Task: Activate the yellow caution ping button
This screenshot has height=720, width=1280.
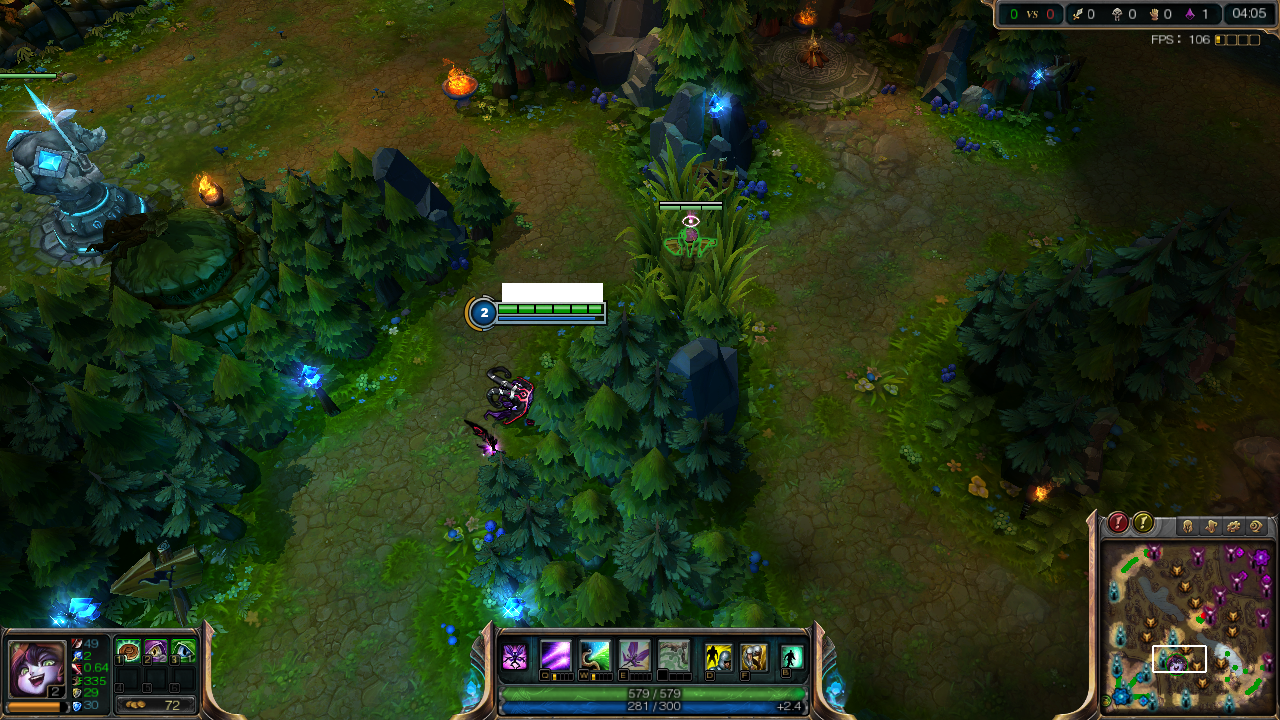Action: pos(1143,523)
